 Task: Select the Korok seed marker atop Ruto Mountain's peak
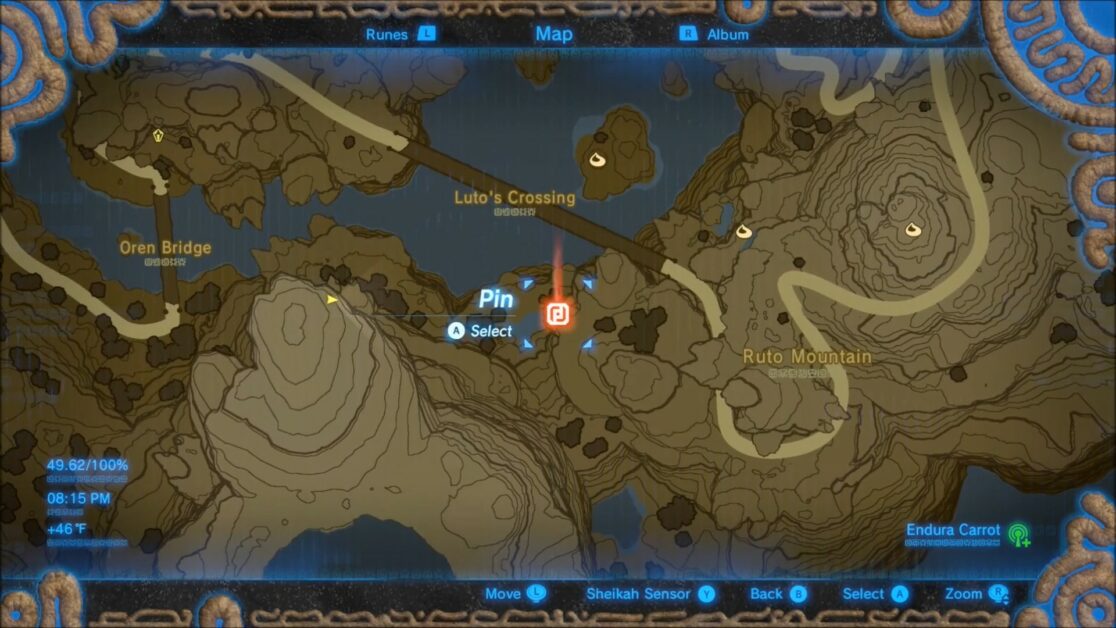coord(913,231)
